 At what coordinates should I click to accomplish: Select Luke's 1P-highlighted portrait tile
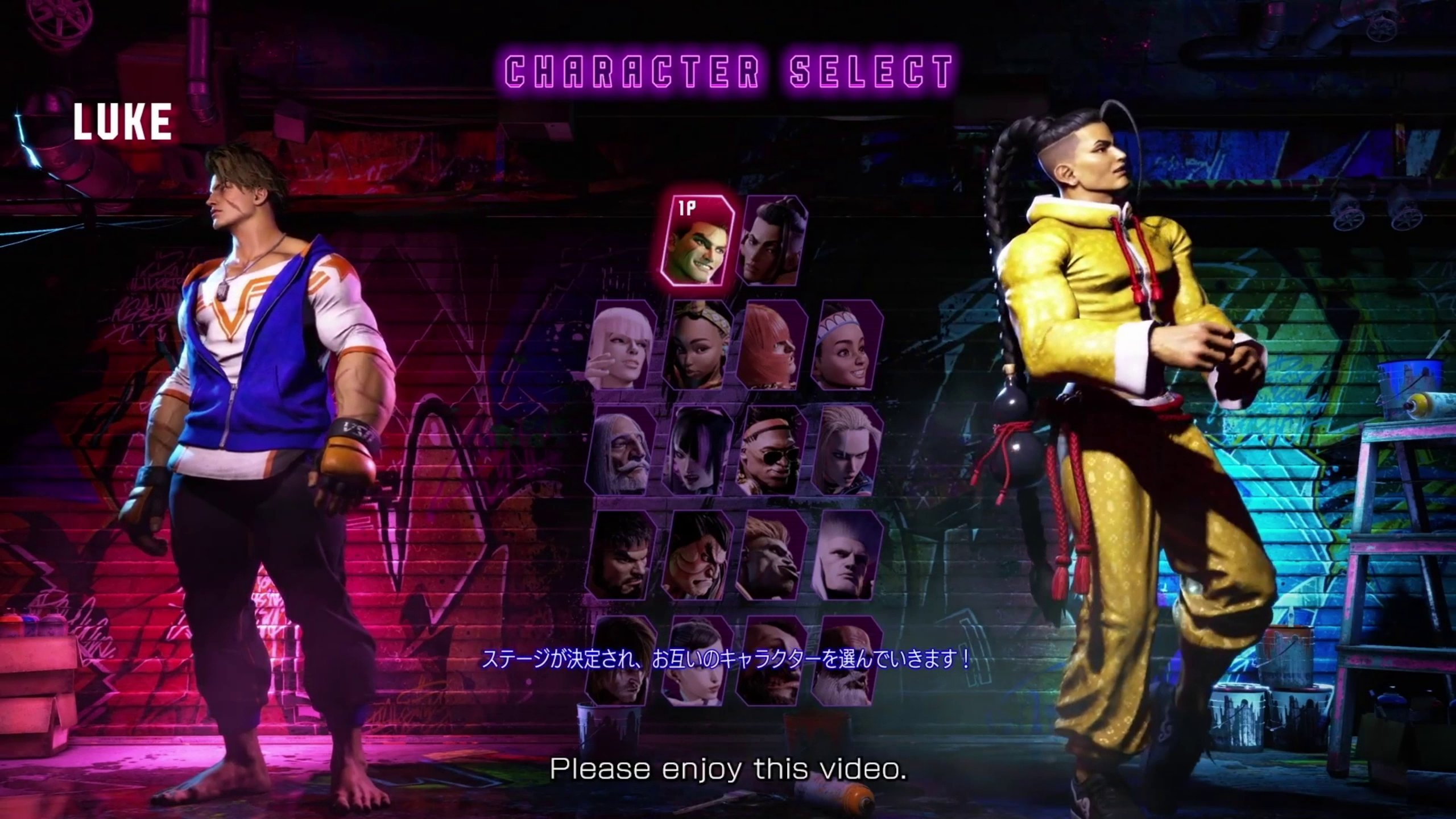click(x=697, y=241)
